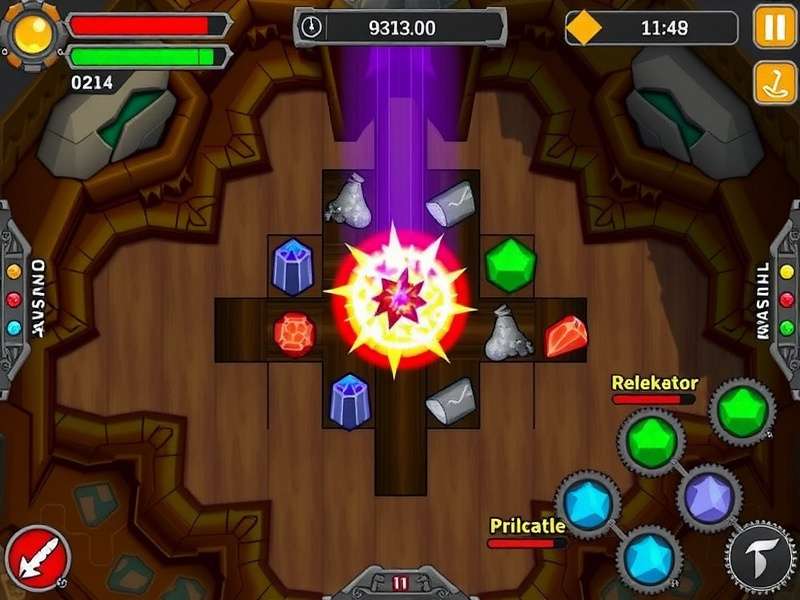Pause the game
This screenshot has height=600, width=800.
(774, 26)
